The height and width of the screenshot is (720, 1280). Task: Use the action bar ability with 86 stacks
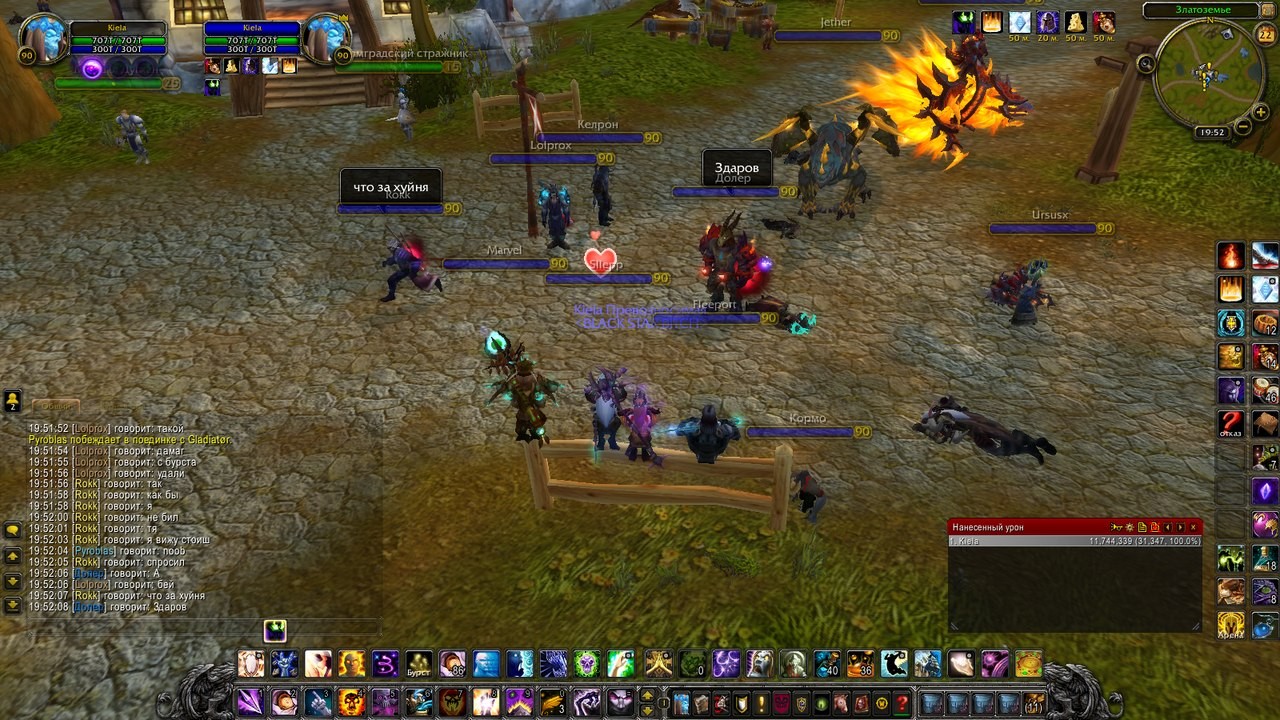pyautogui.click(x=452, y=664)
